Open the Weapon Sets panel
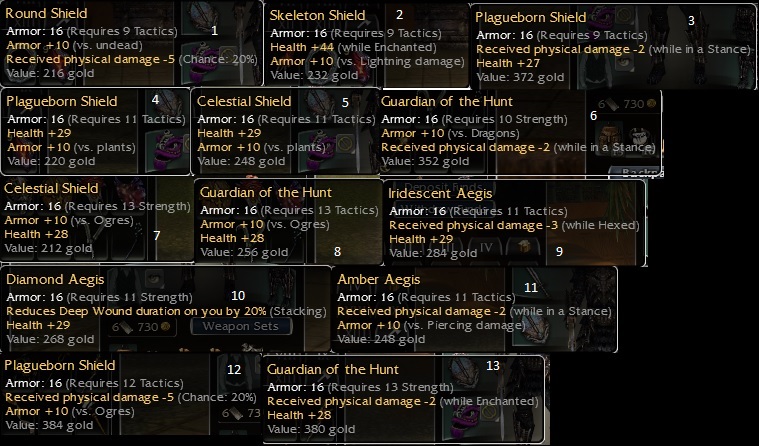Image resolution: width=759 pixels, height=446 pixels. coord(238,326)
